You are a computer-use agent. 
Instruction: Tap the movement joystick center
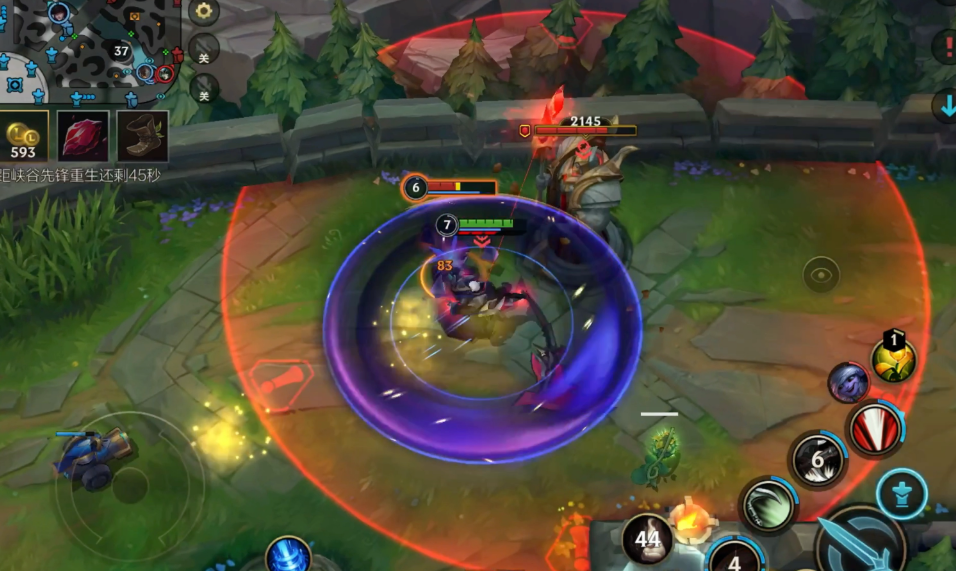click(x=129, y=486)
